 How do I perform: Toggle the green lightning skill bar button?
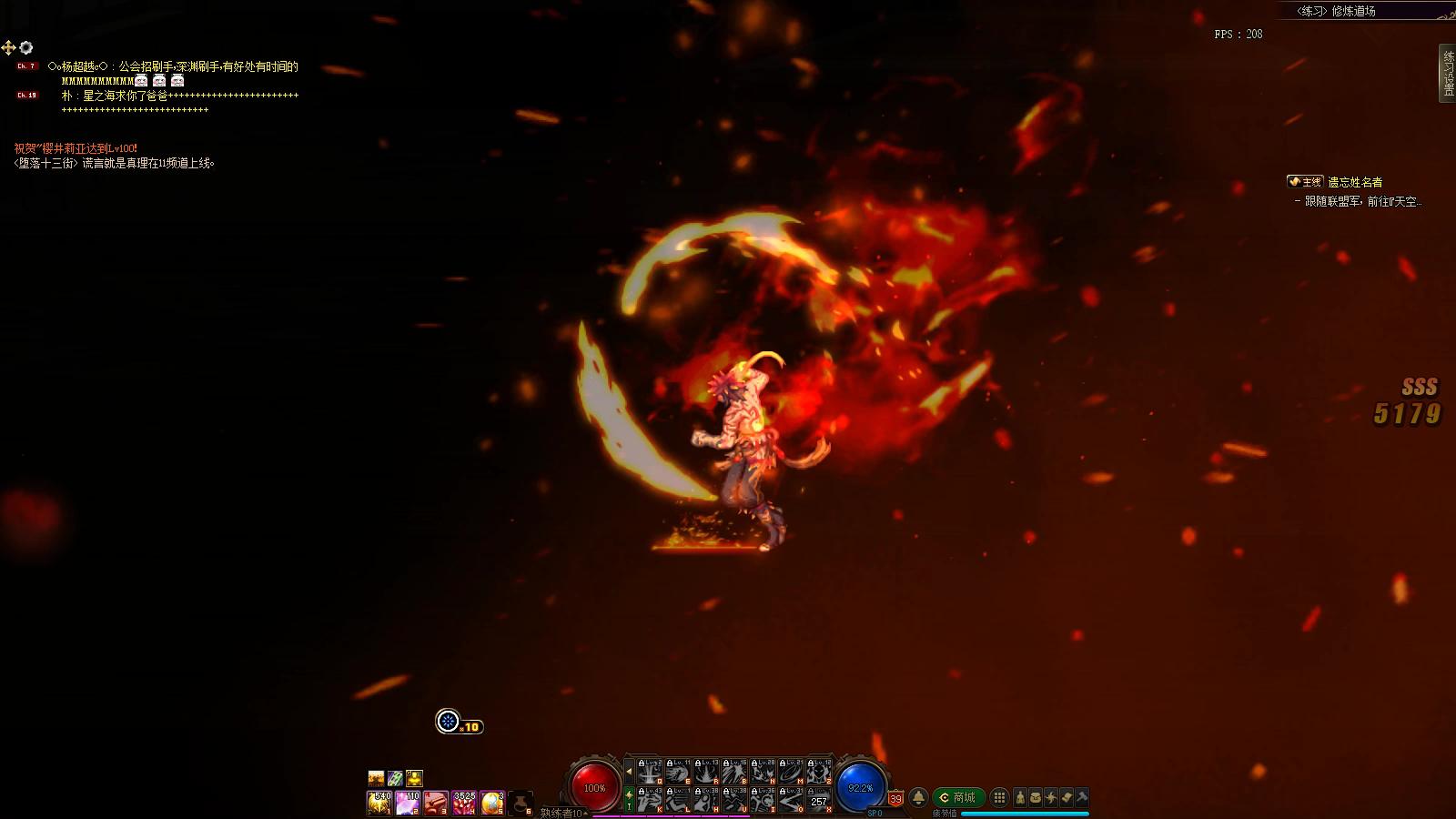[629, 800]
